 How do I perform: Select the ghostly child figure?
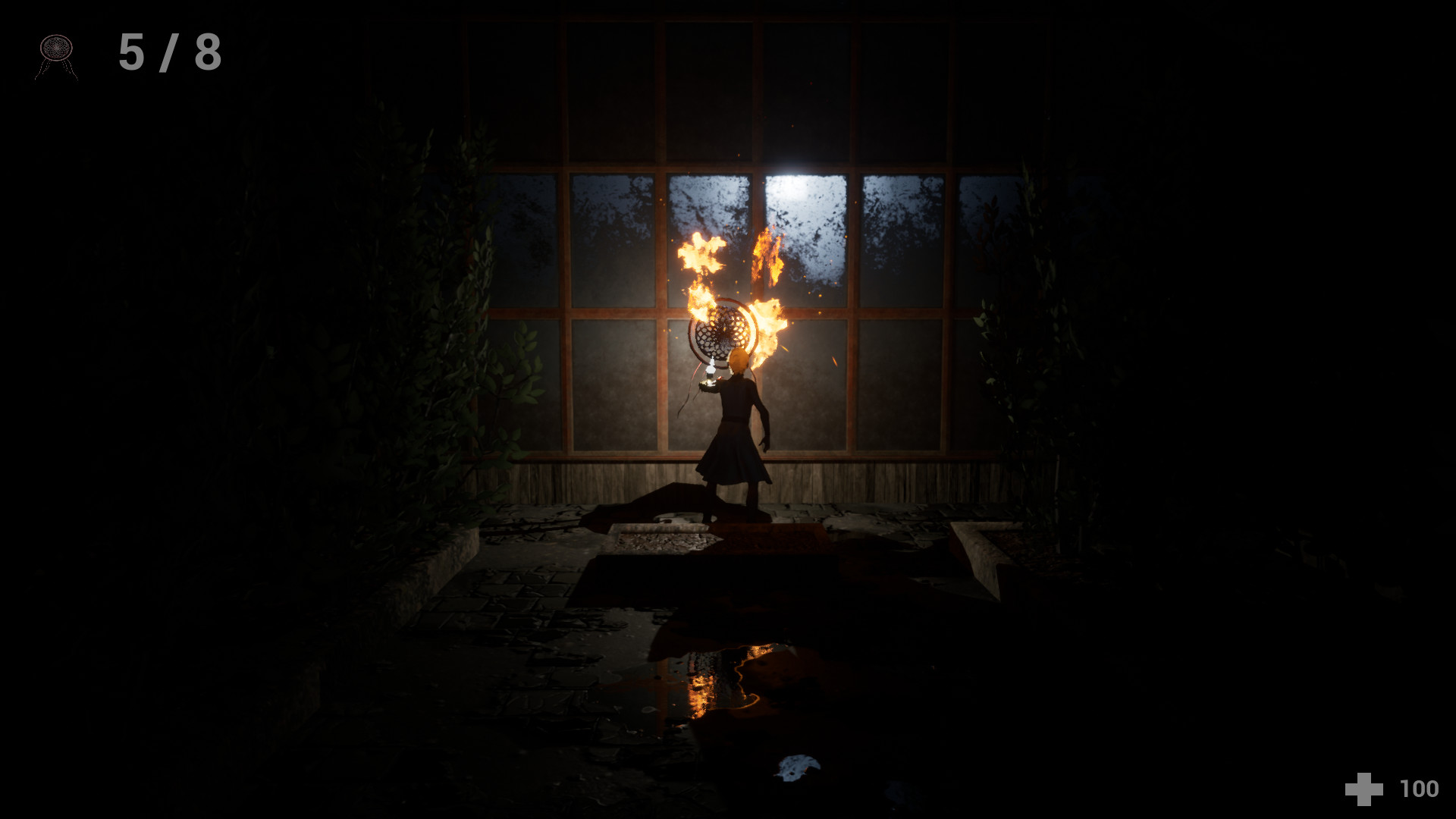point(739,425)
